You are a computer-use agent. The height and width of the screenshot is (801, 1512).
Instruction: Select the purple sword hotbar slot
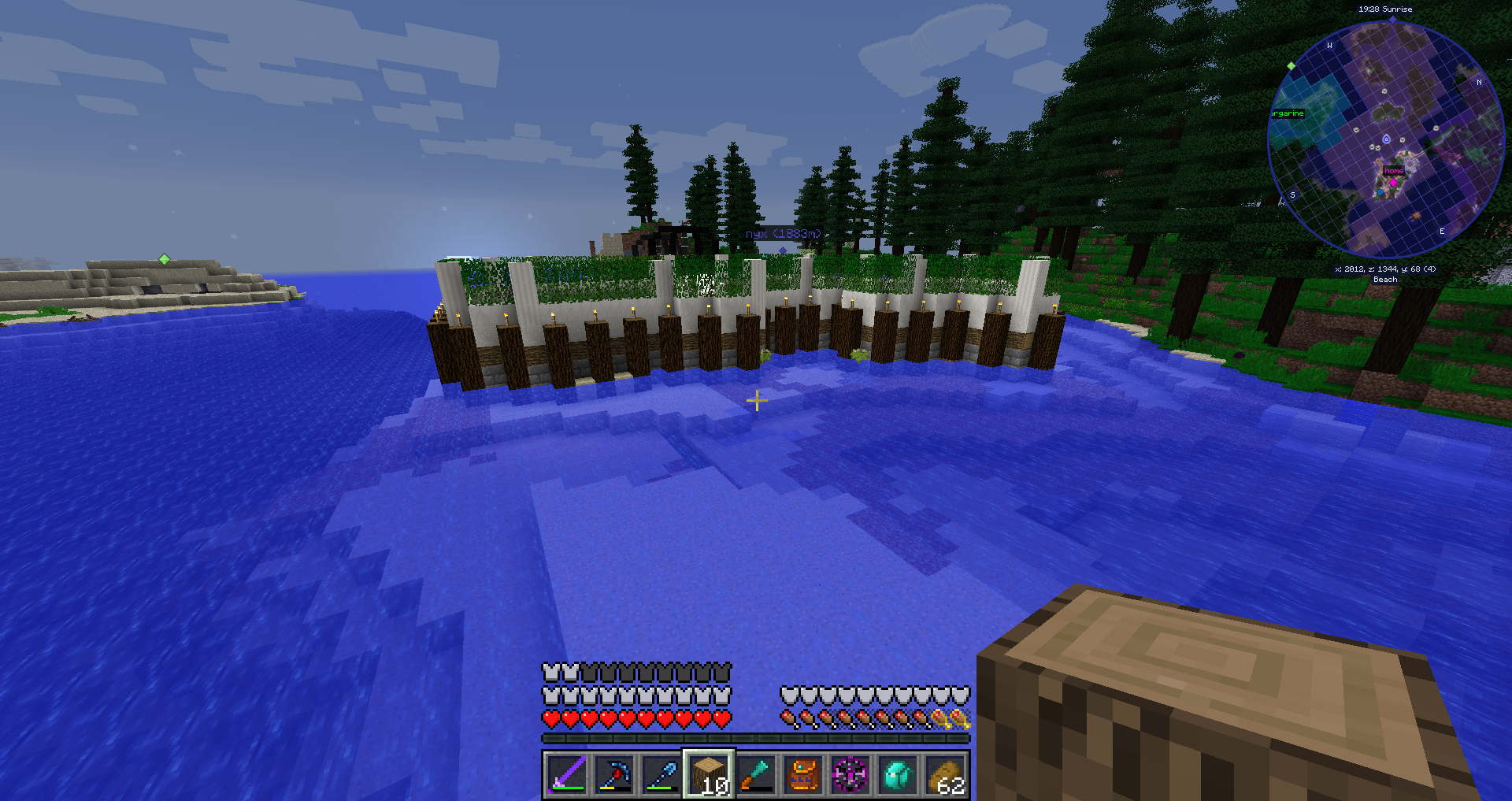(566, 773)
